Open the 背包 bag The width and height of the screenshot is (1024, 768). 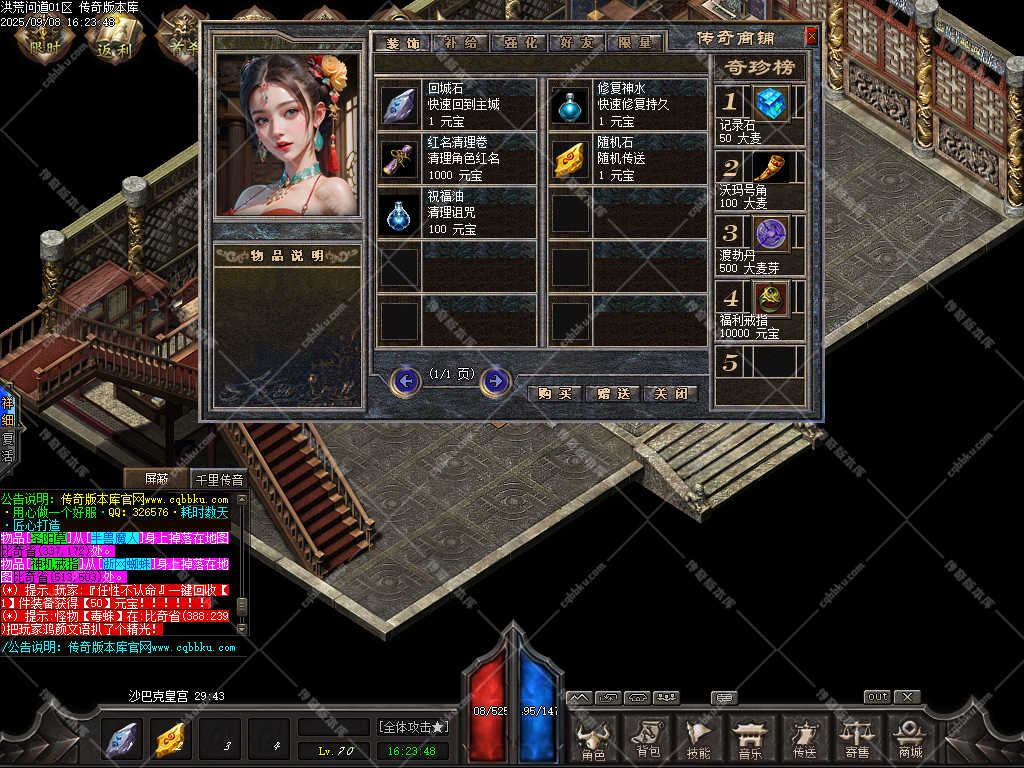tap(647, 740)
